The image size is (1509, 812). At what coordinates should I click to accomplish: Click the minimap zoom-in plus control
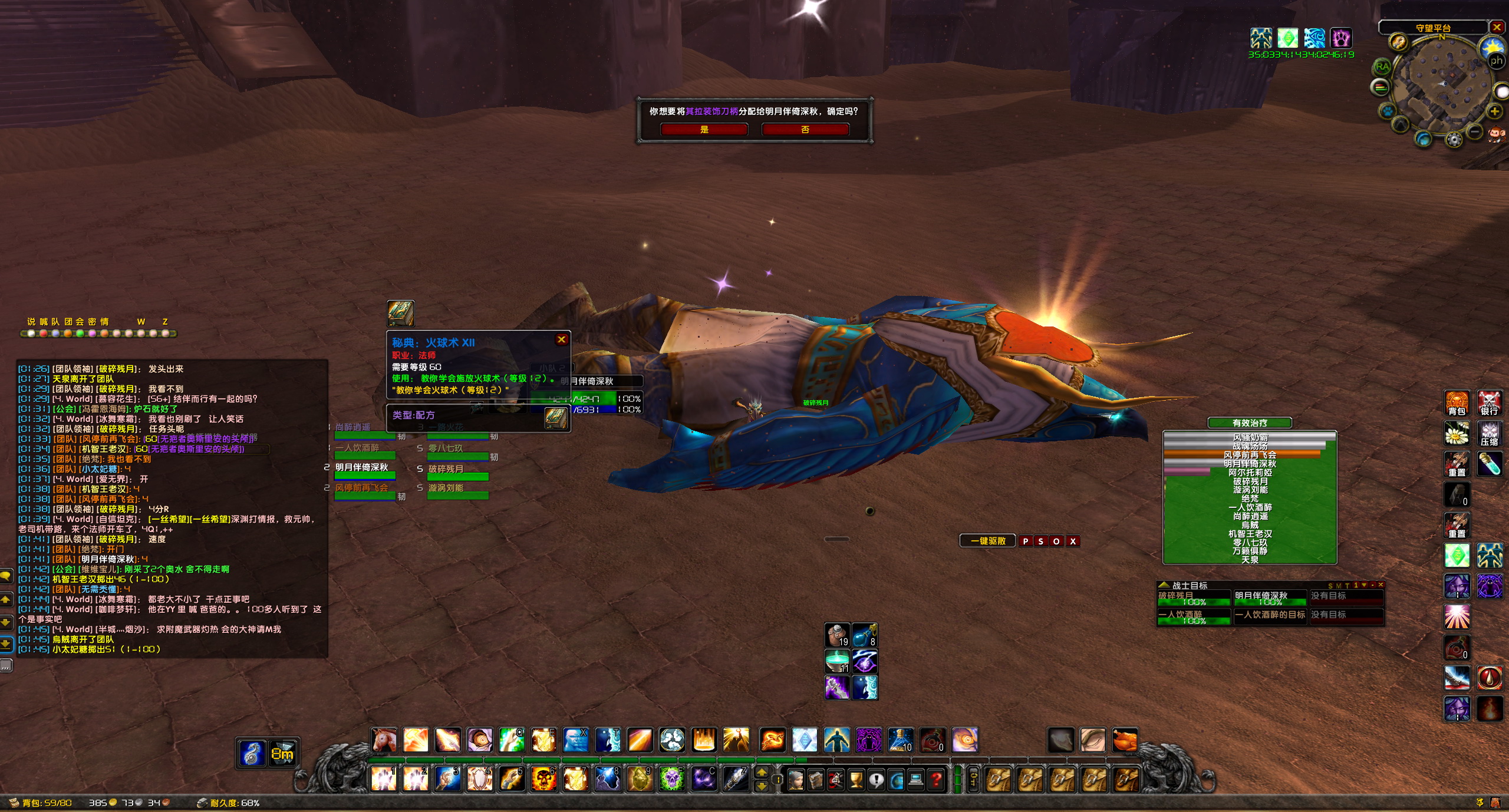(x=1495, y=111)
